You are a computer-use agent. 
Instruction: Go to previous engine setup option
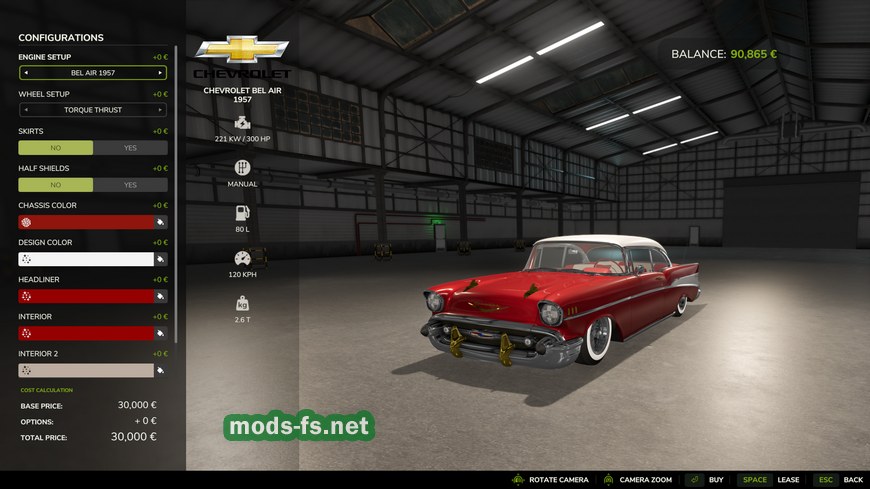[26, 73]
